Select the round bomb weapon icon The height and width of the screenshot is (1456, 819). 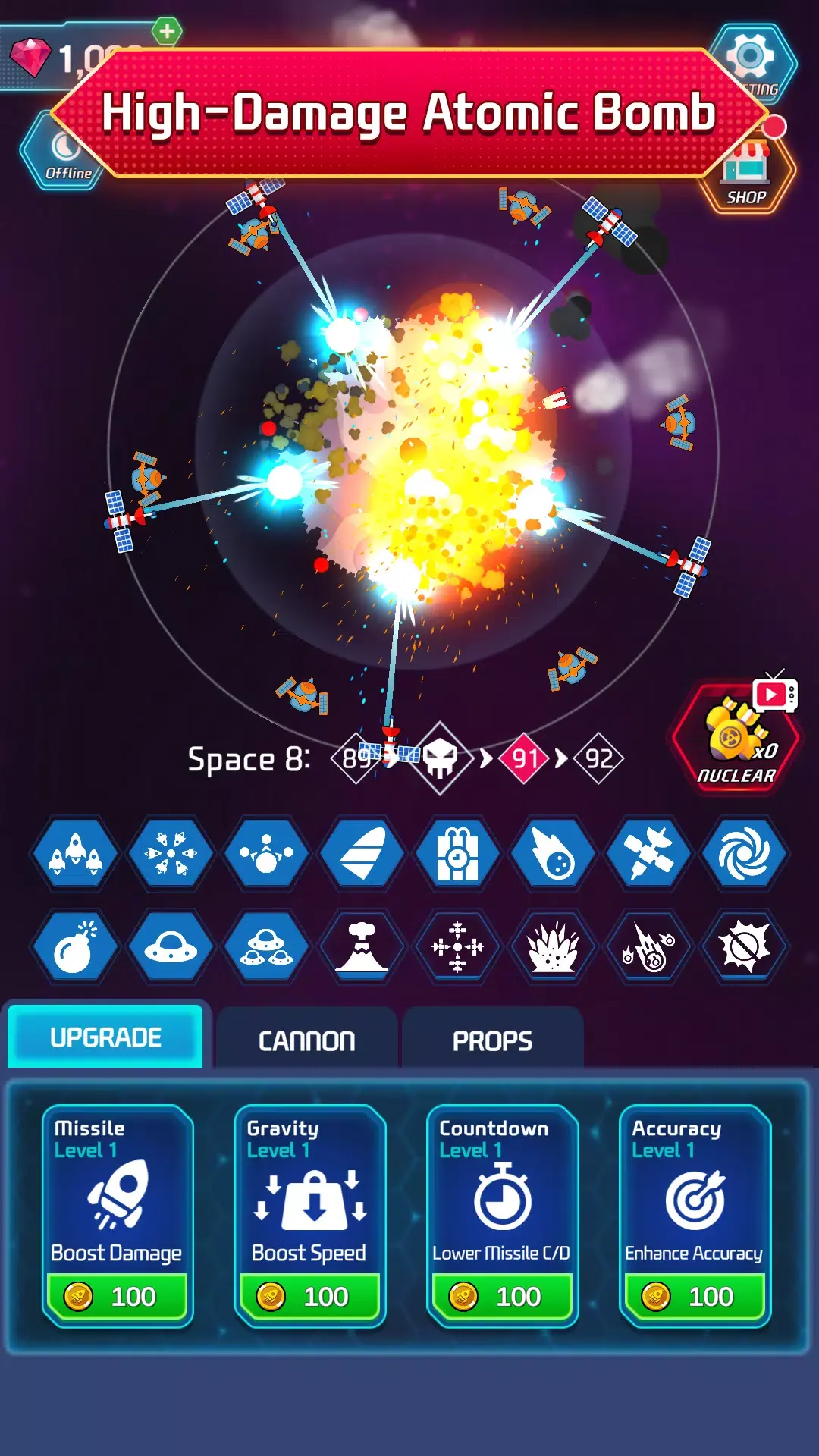75,947
